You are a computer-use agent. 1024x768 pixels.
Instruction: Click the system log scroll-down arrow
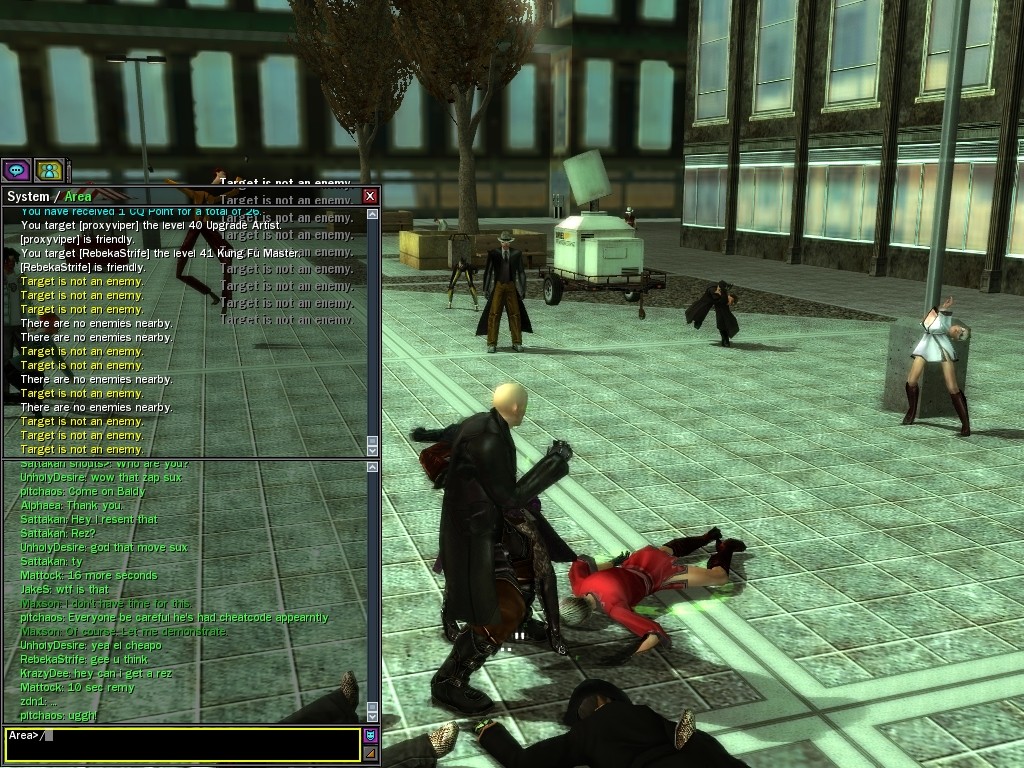[373, 451]
